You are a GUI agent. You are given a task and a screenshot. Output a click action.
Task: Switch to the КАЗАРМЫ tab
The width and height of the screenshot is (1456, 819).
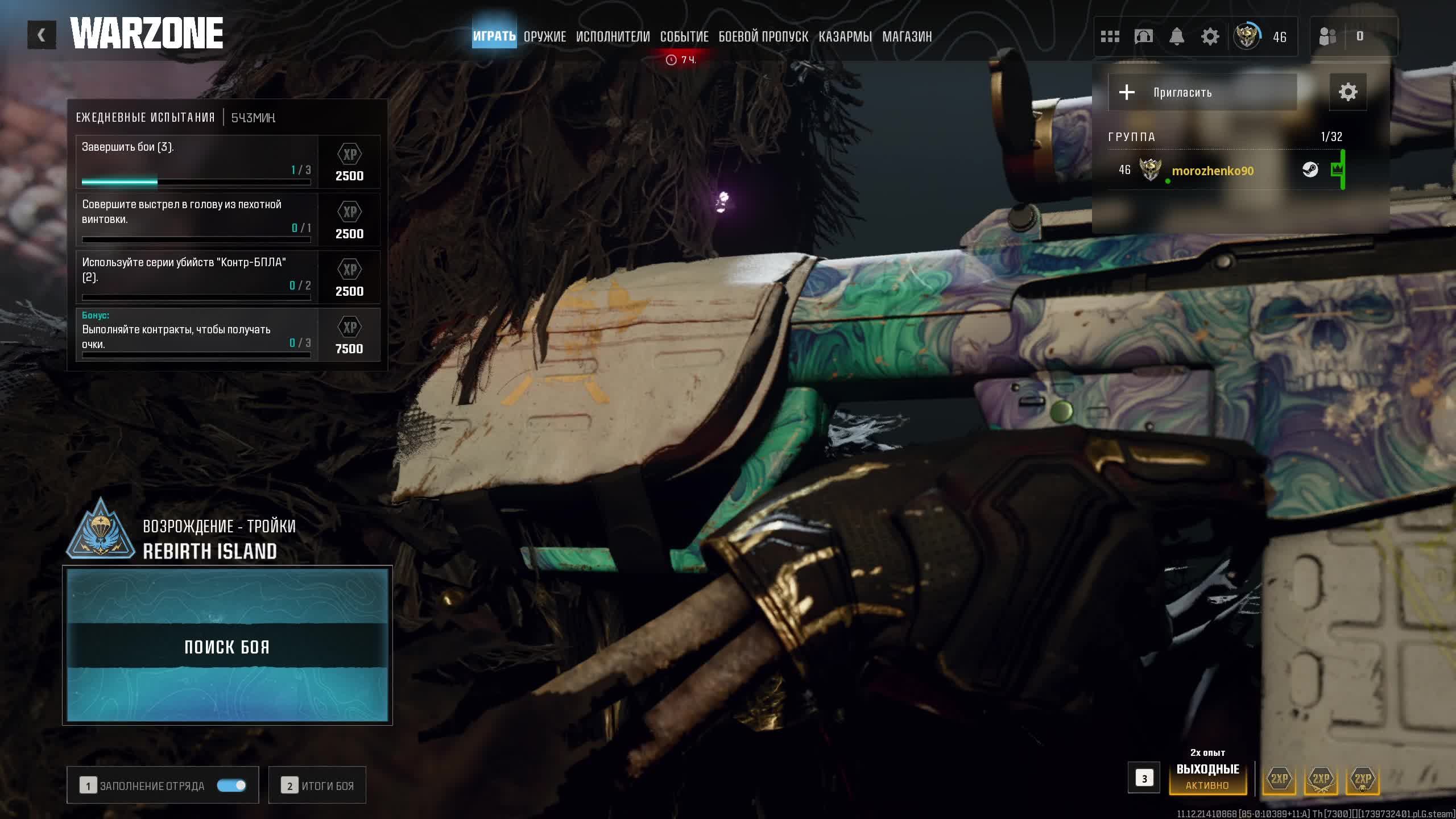pos(845,37)
